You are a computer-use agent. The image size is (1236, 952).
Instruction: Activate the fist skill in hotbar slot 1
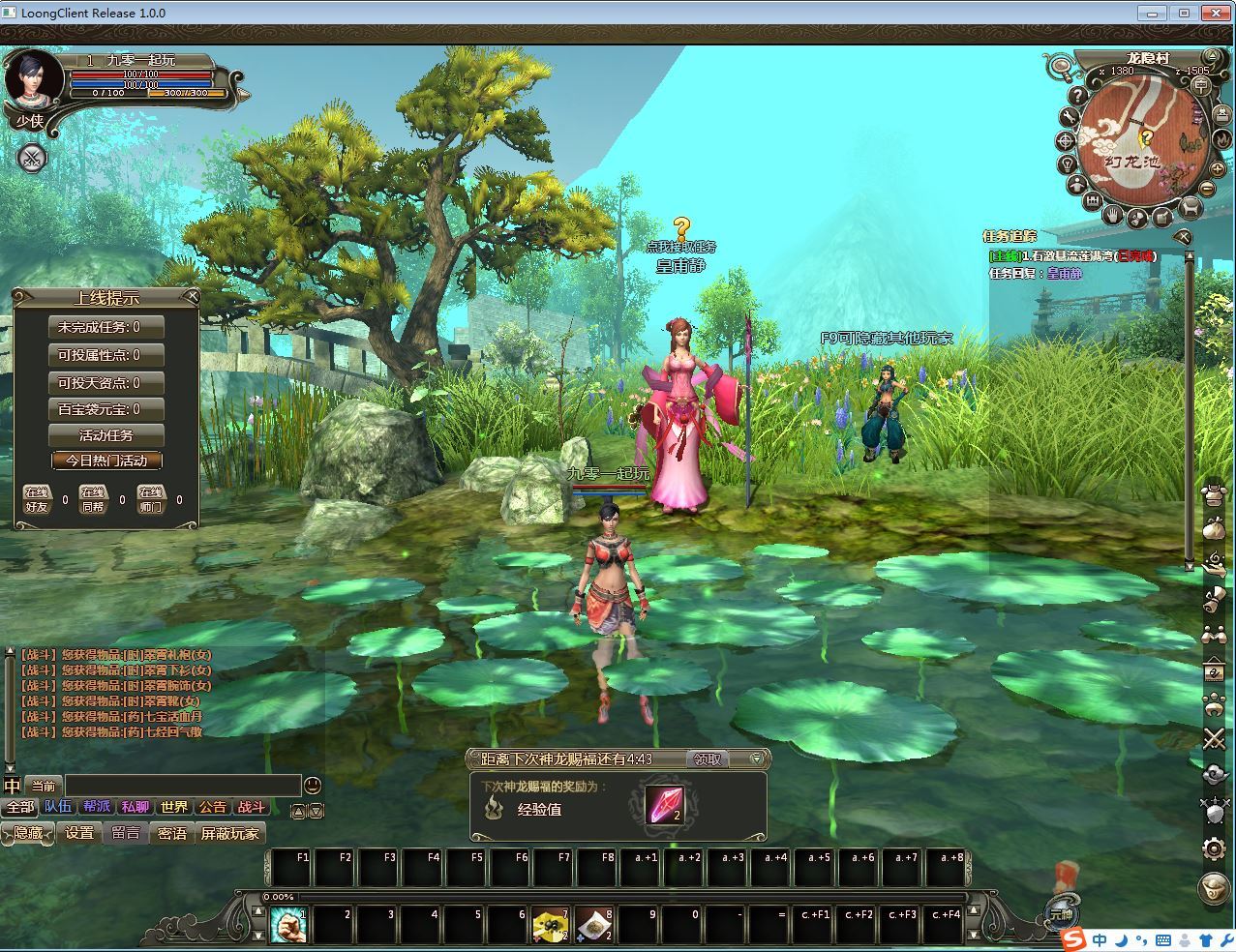point(287,925)
